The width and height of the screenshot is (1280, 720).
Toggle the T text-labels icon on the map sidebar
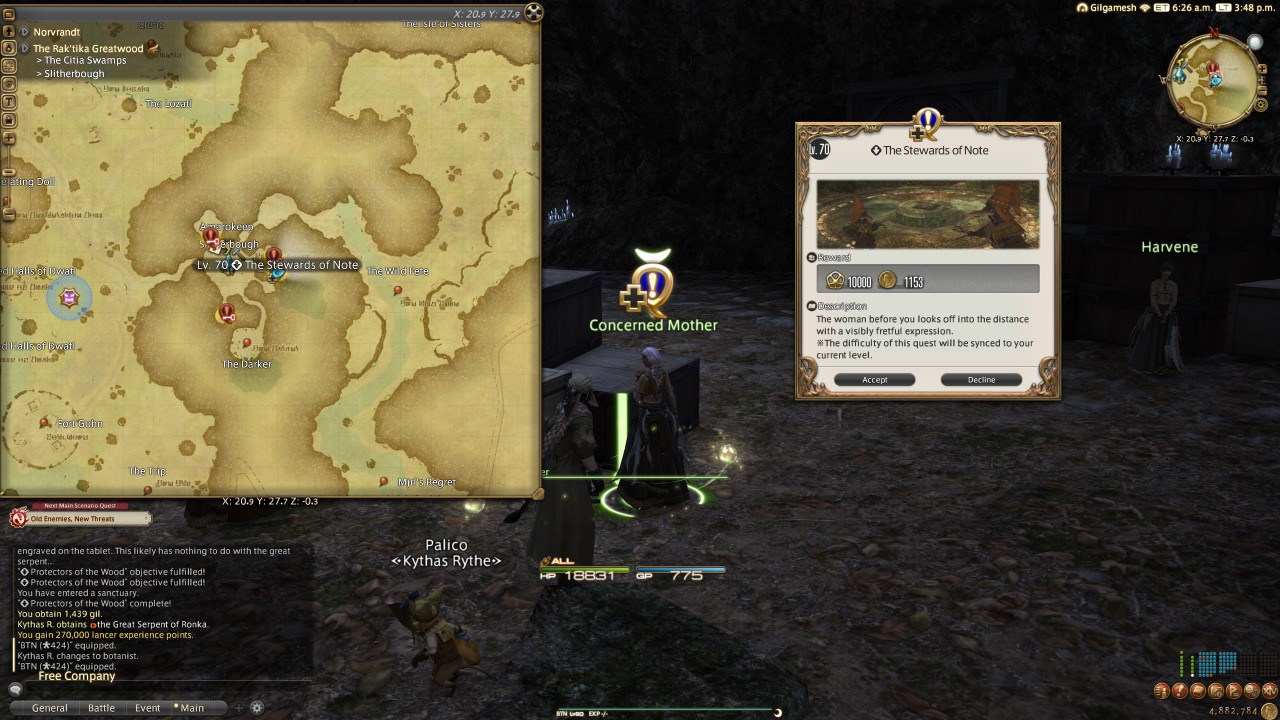click(8, 101)
